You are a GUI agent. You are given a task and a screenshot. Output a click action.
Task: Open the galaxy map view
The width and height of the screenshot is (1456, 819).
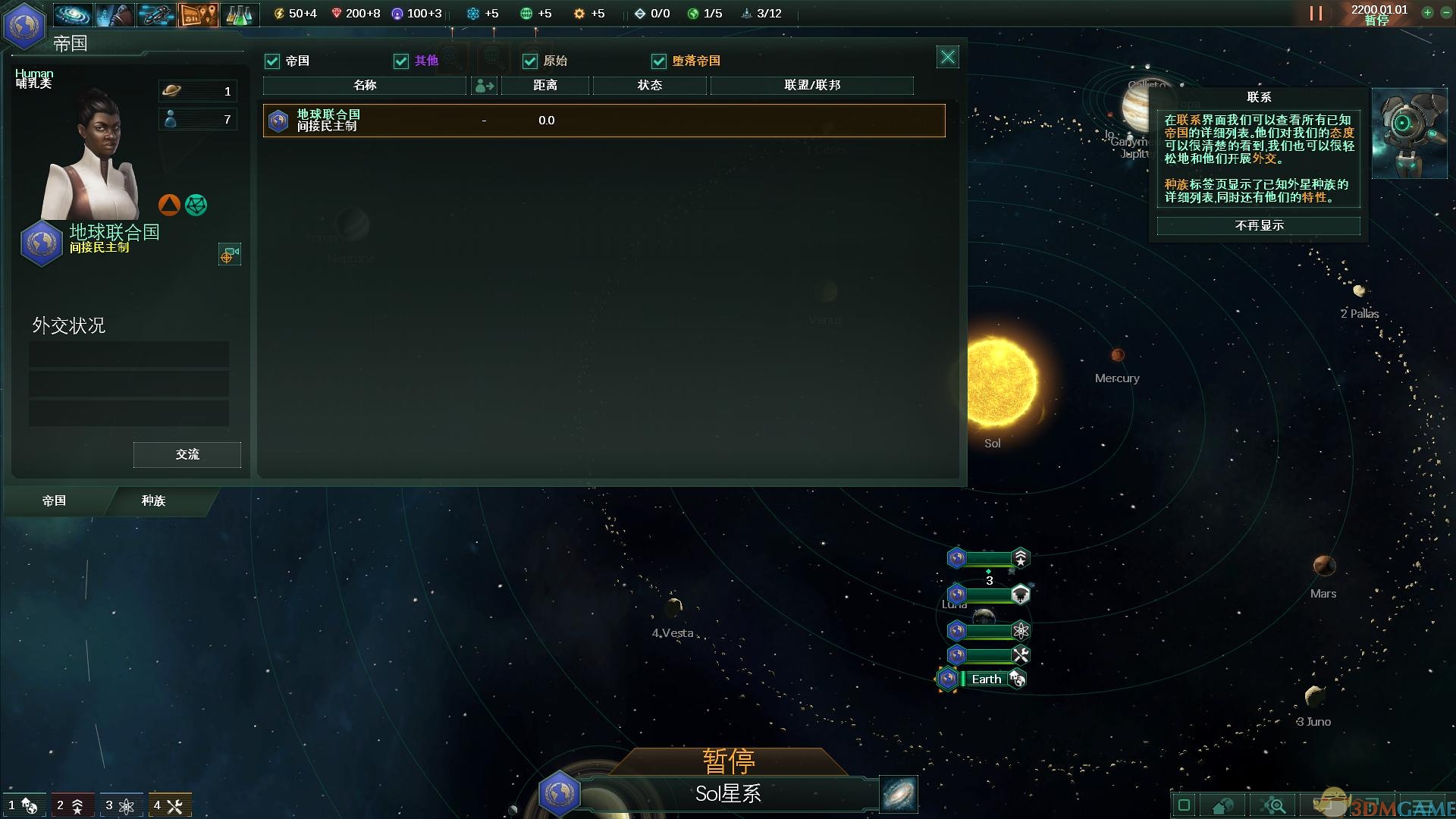point(74,14)
